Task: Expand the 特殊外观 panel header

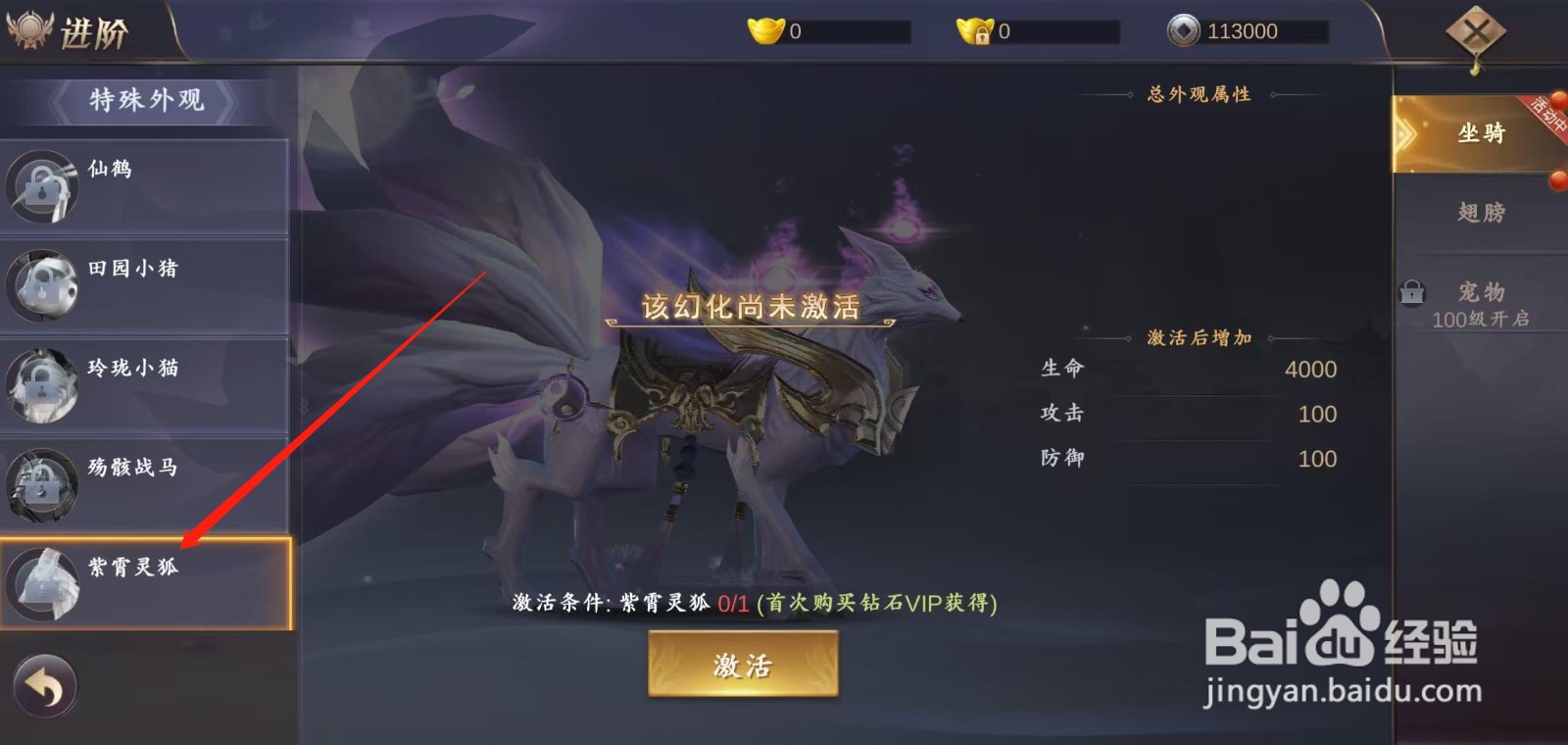Action: click(145, 99)
